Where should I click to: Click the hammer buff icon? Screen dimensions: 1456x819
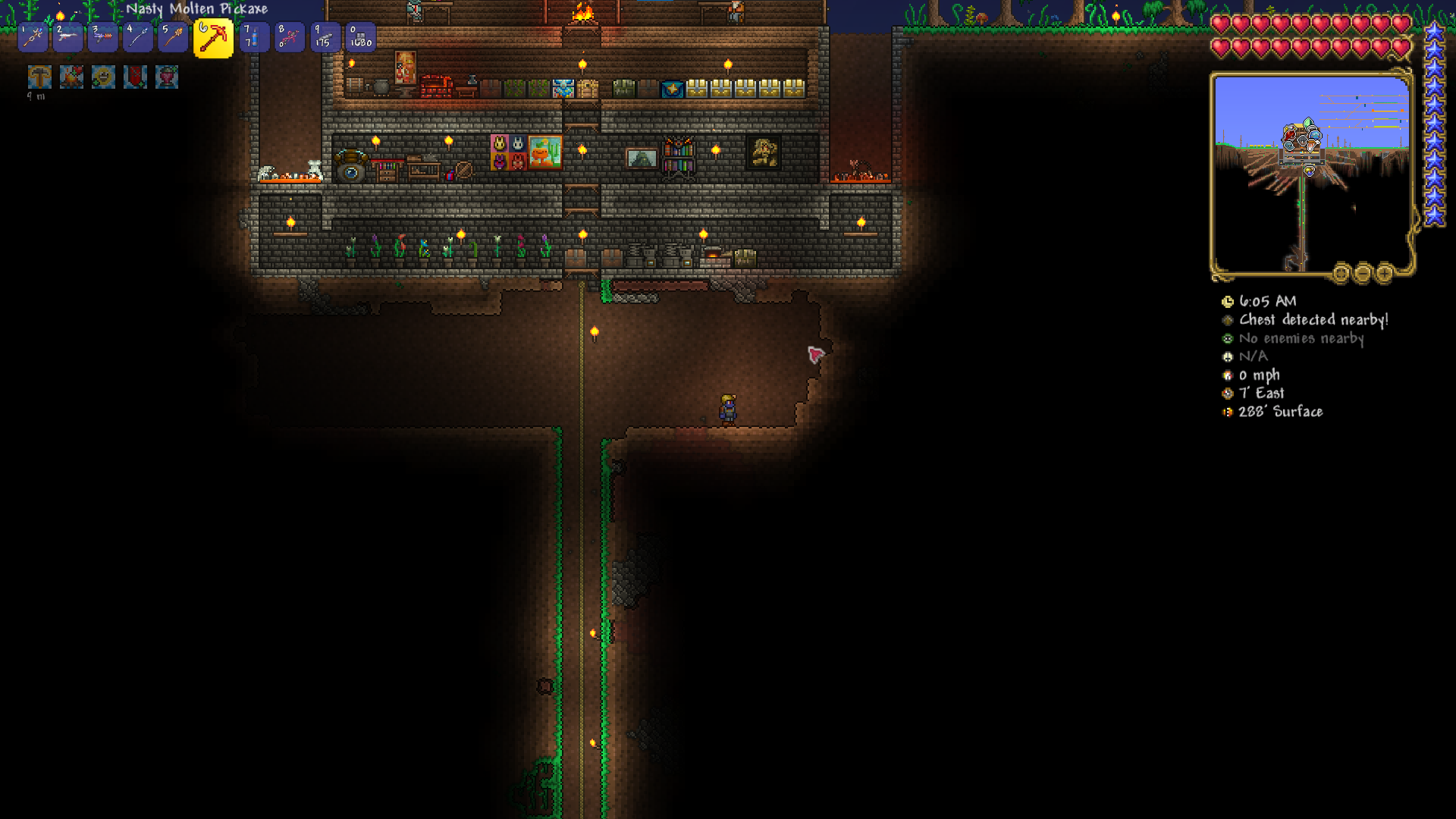(39, 77)
